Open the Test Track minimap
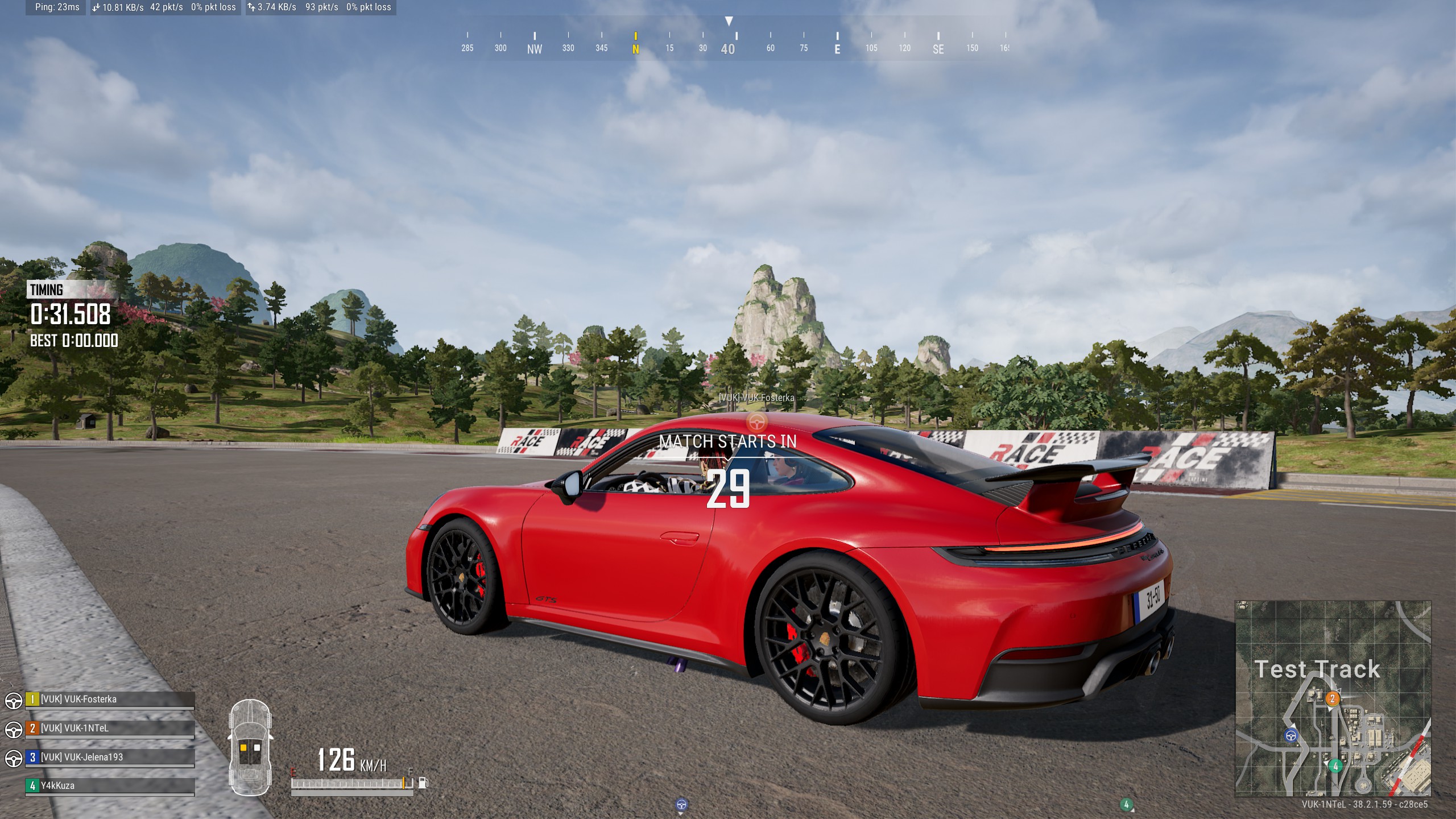Screen dimensions: 1456x819 1333,698
